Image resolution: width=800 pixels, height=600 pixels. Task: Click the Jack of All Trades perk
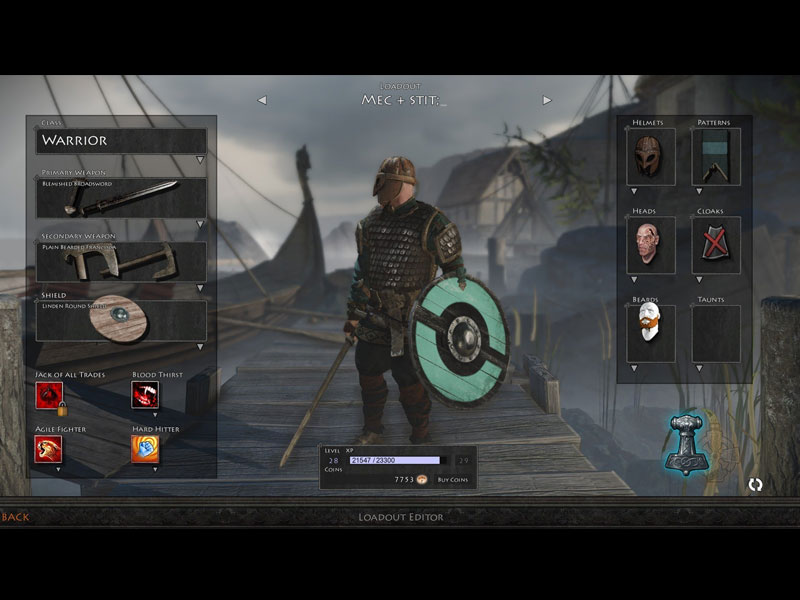click(x=49, y=395)
